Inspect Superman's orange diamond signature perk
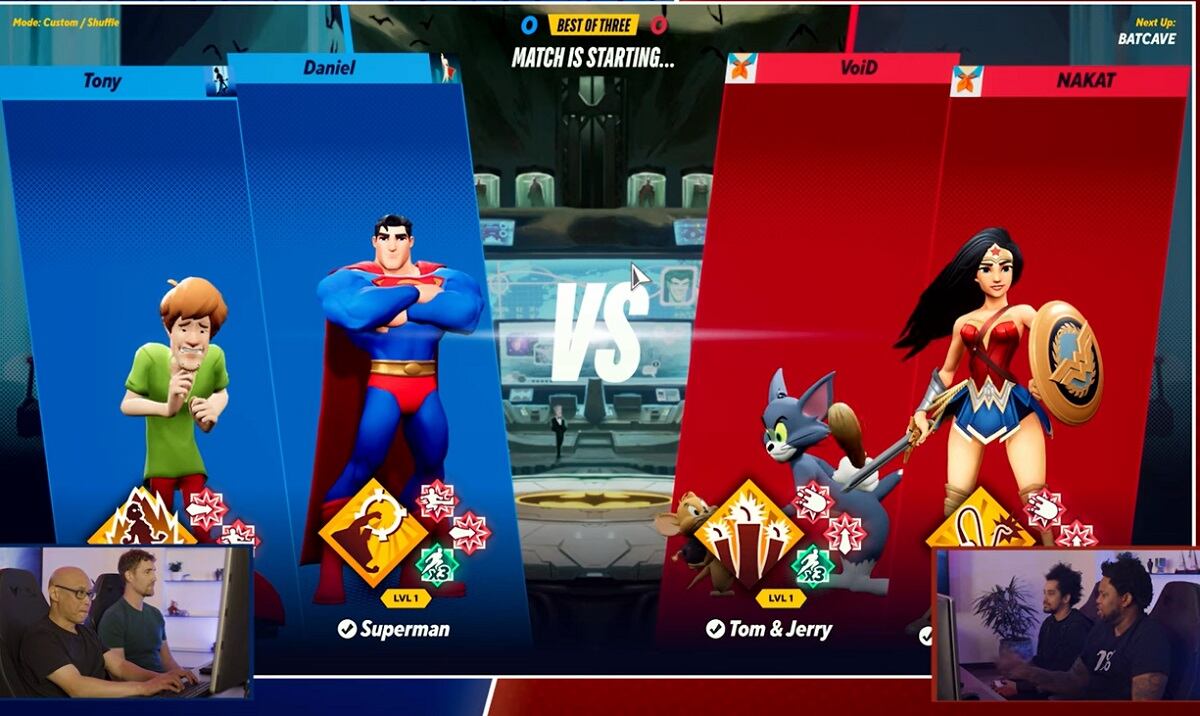The image size is (1200, 716). (372, 531)
